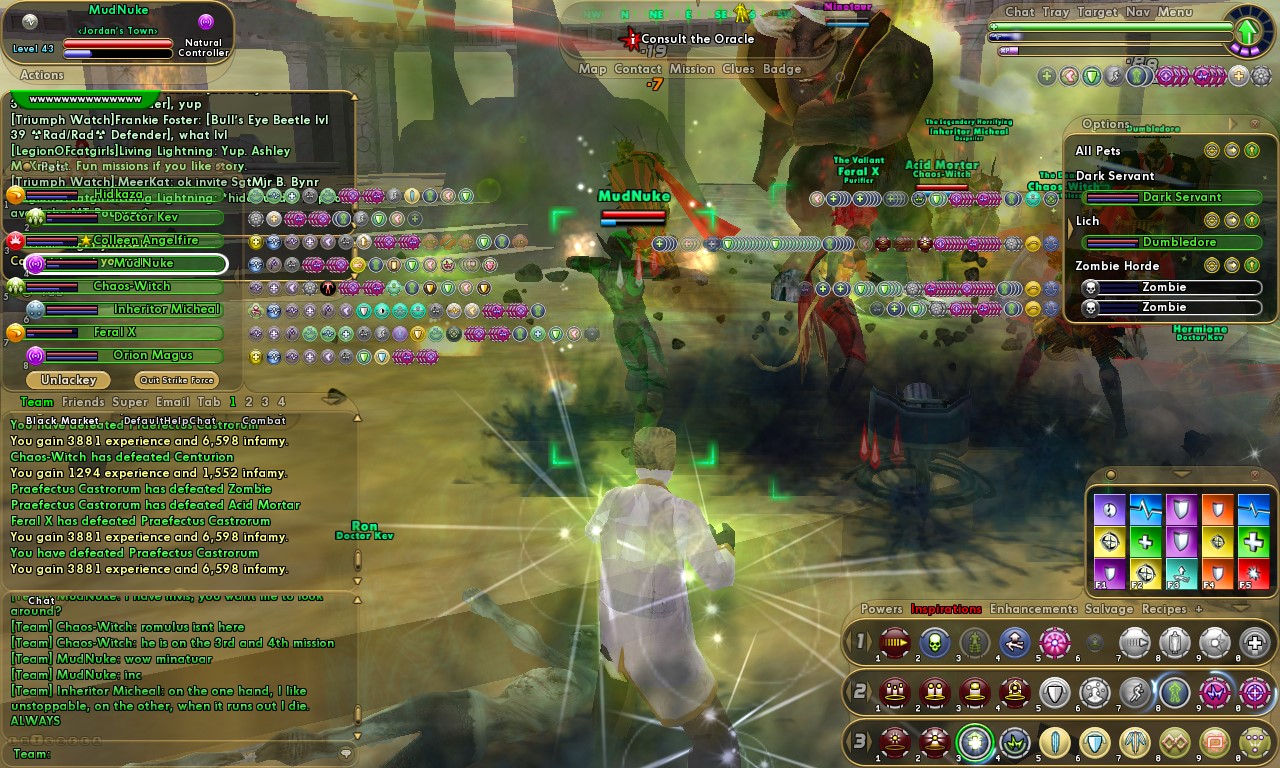
Task: Show the Salvage tab
Action: click(x=1109, y=609)
